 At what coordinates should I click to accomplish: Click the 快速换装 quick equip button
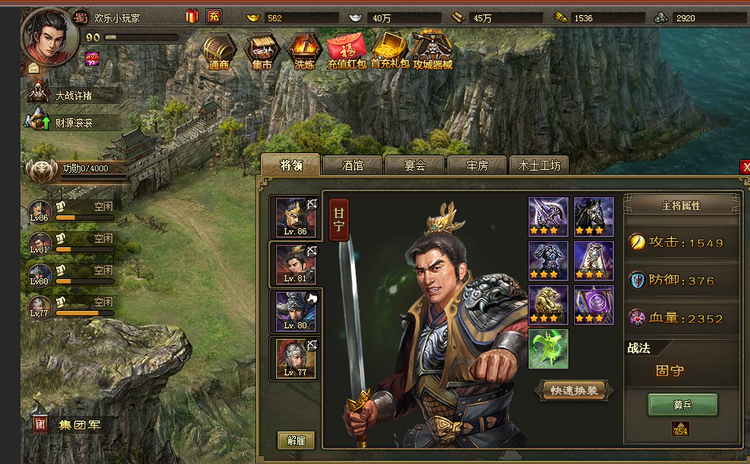pos(574,390)
